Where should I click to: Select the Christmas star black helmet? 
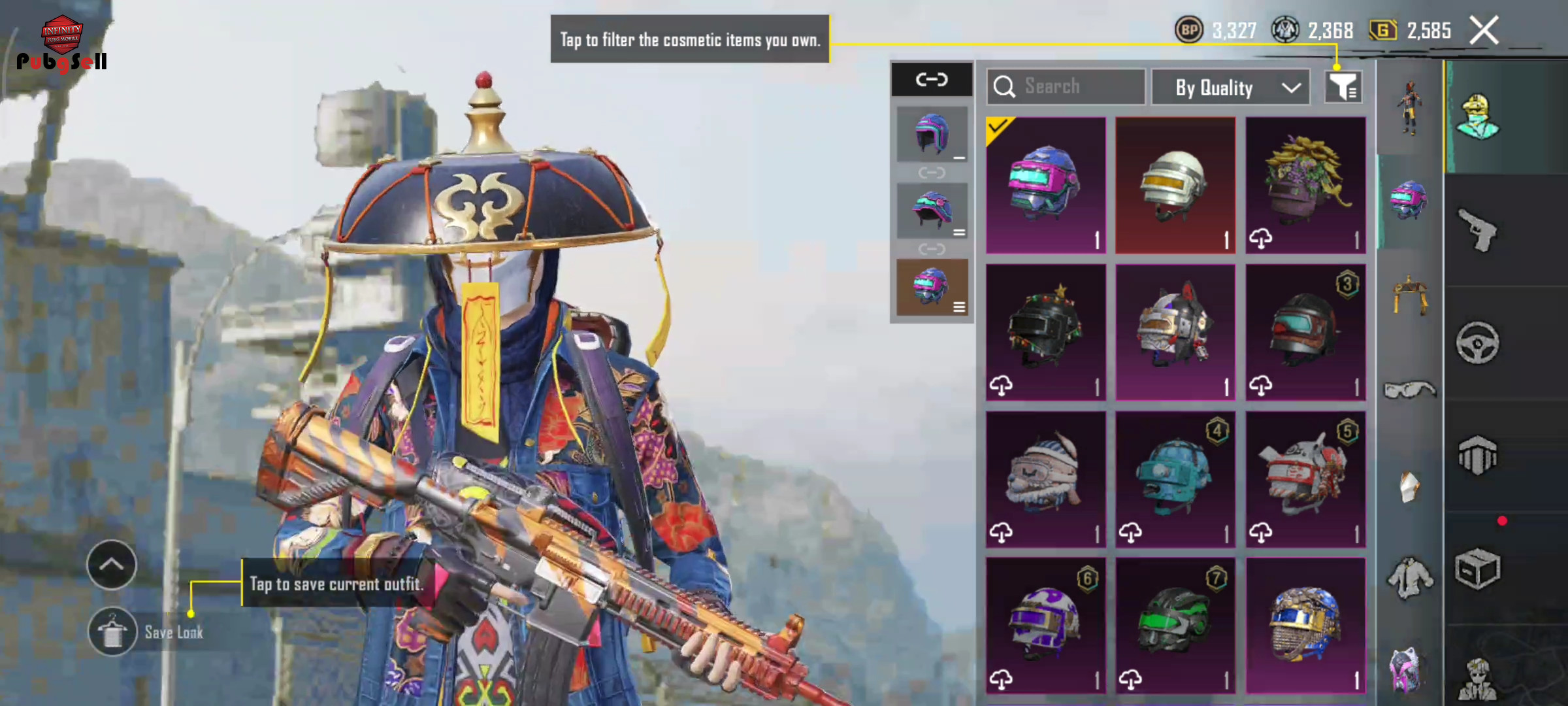1045,332
